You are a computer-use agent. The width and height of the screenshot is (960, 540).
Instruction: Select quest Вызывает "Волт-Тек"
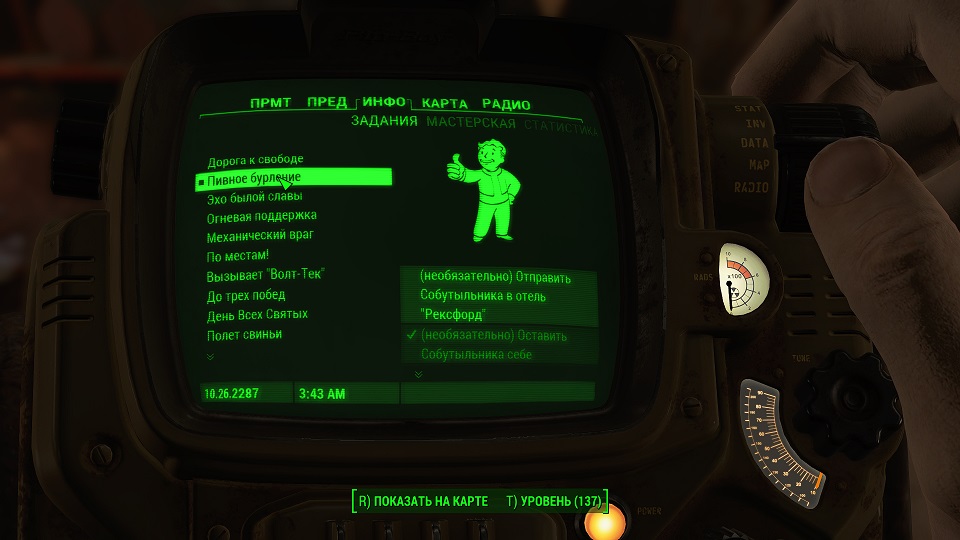266,275
